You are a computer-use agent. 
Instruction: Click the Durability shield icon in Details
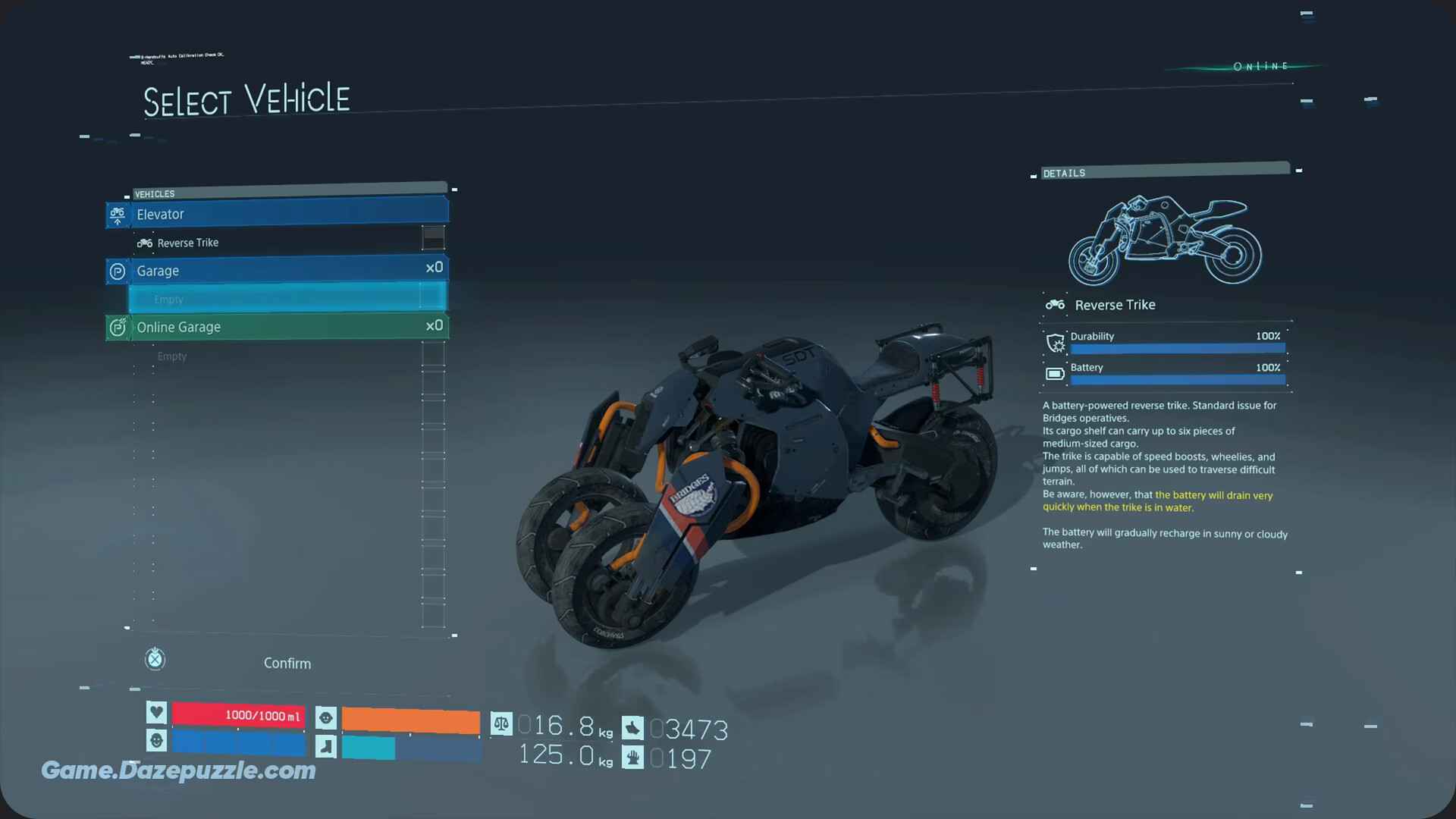click(1055, 343)
